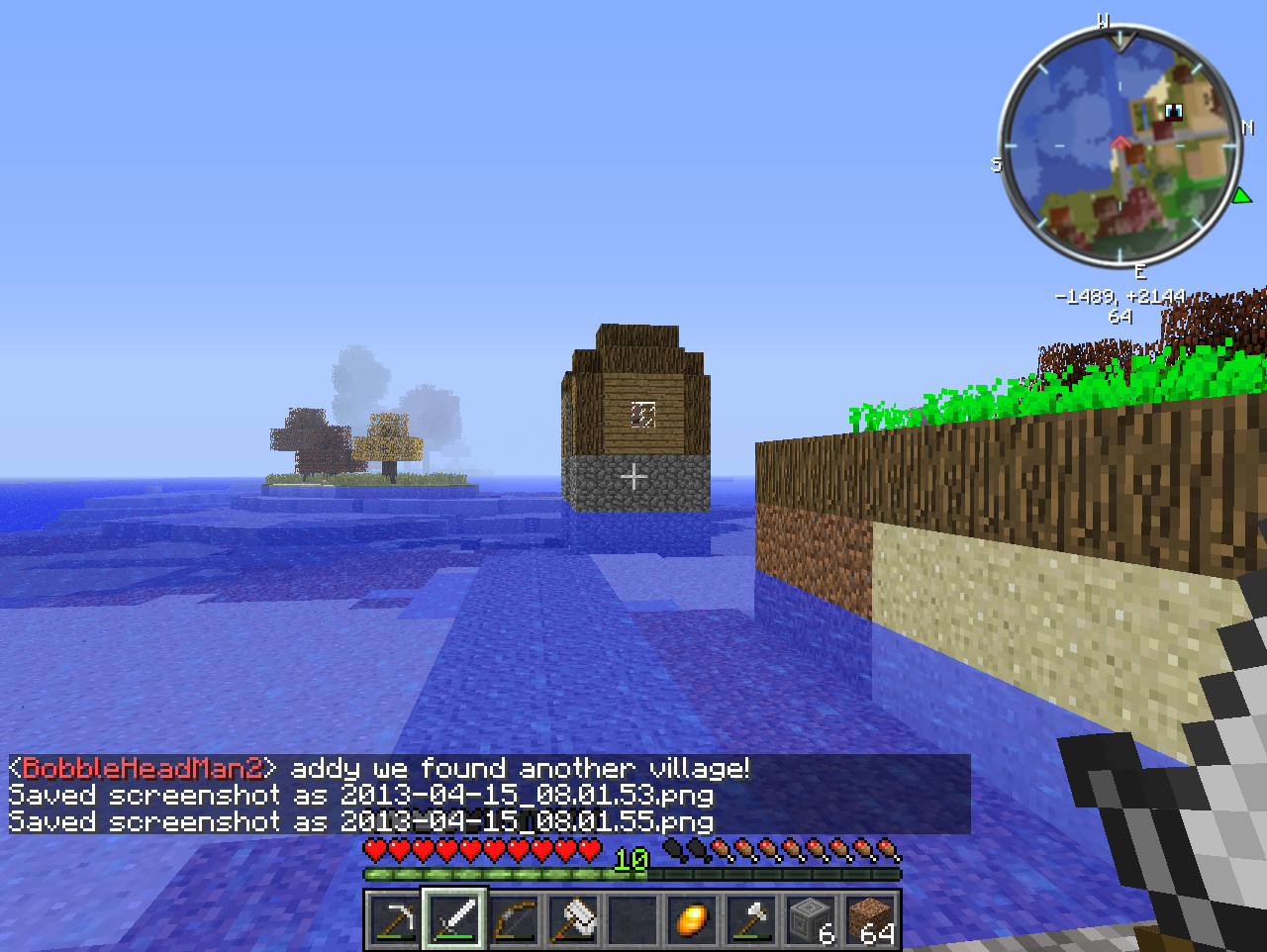The width and height of the screenshot is (1267, 952).
Task: Select the dirt block stack of 64
Action: (x=870, y=920)
